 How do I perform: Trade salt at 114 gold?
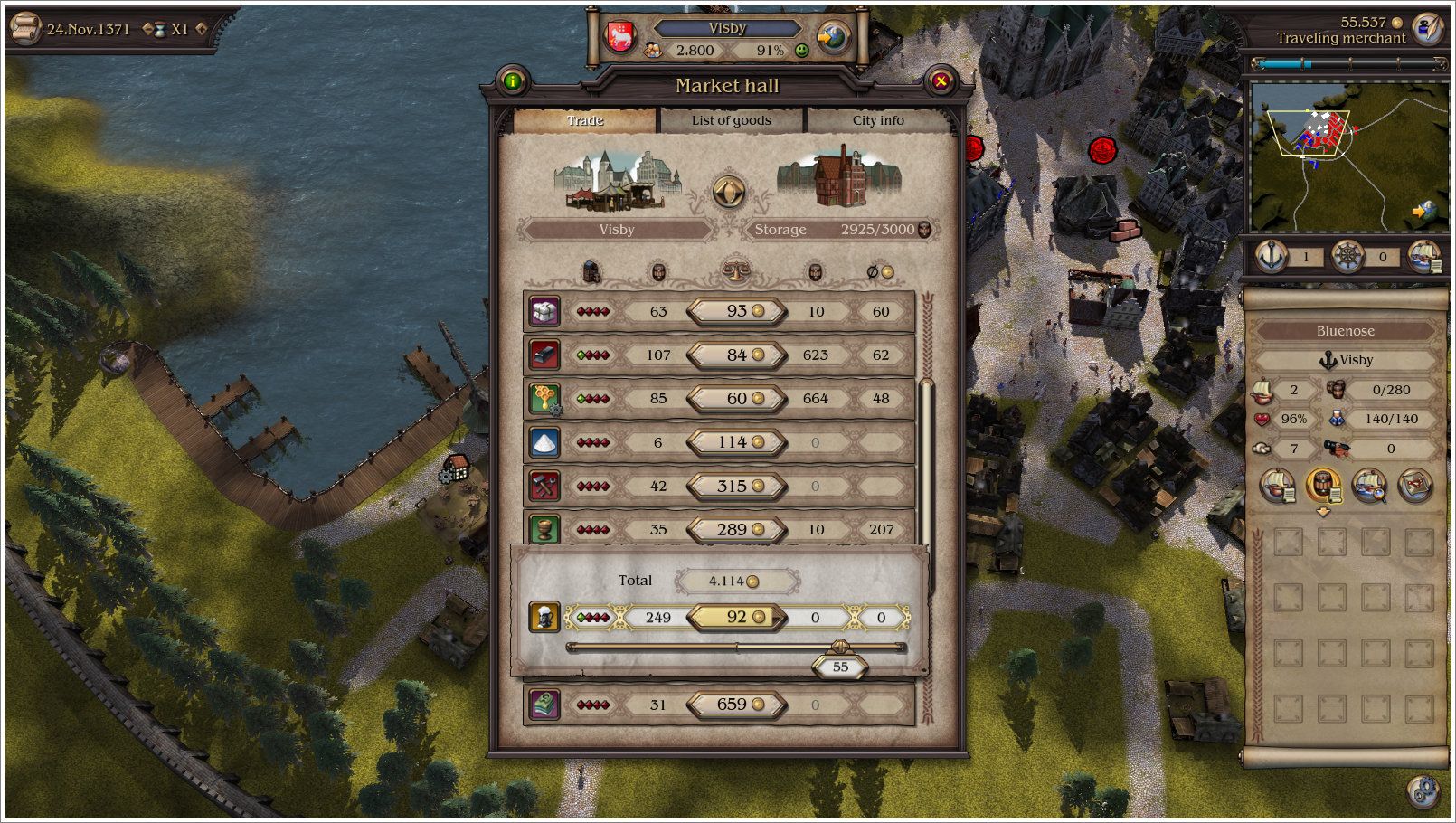736,442
